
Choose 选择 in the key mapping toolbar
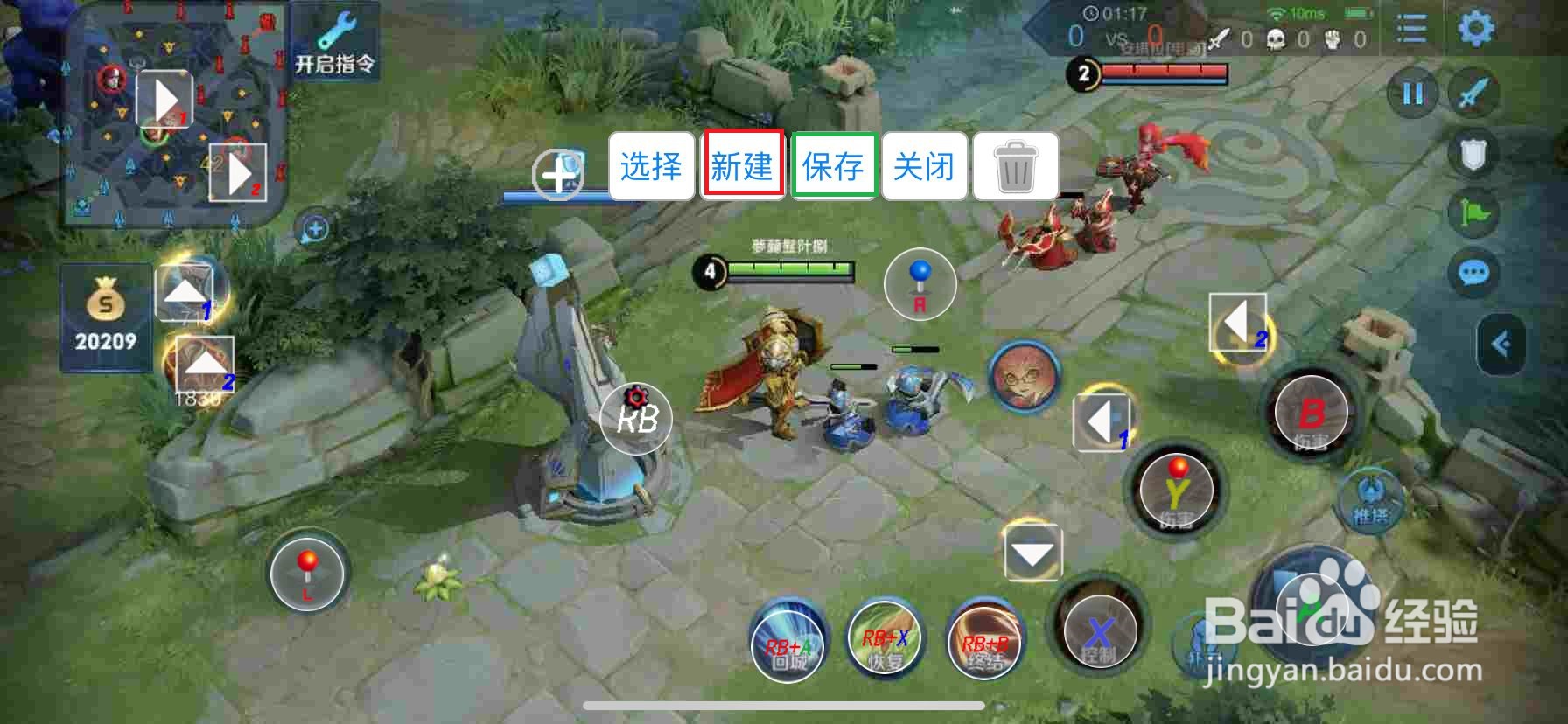[x=649, y=165]
